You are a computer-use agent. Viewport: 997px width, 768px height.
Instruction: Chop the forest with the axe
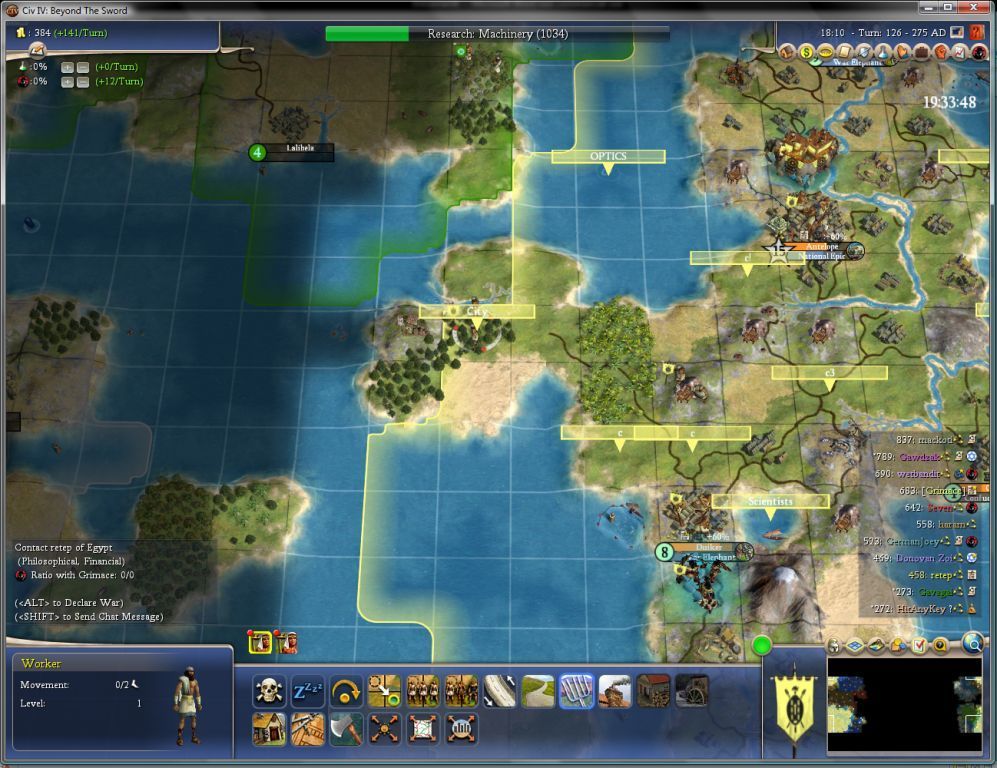click(x=346, y=729)
